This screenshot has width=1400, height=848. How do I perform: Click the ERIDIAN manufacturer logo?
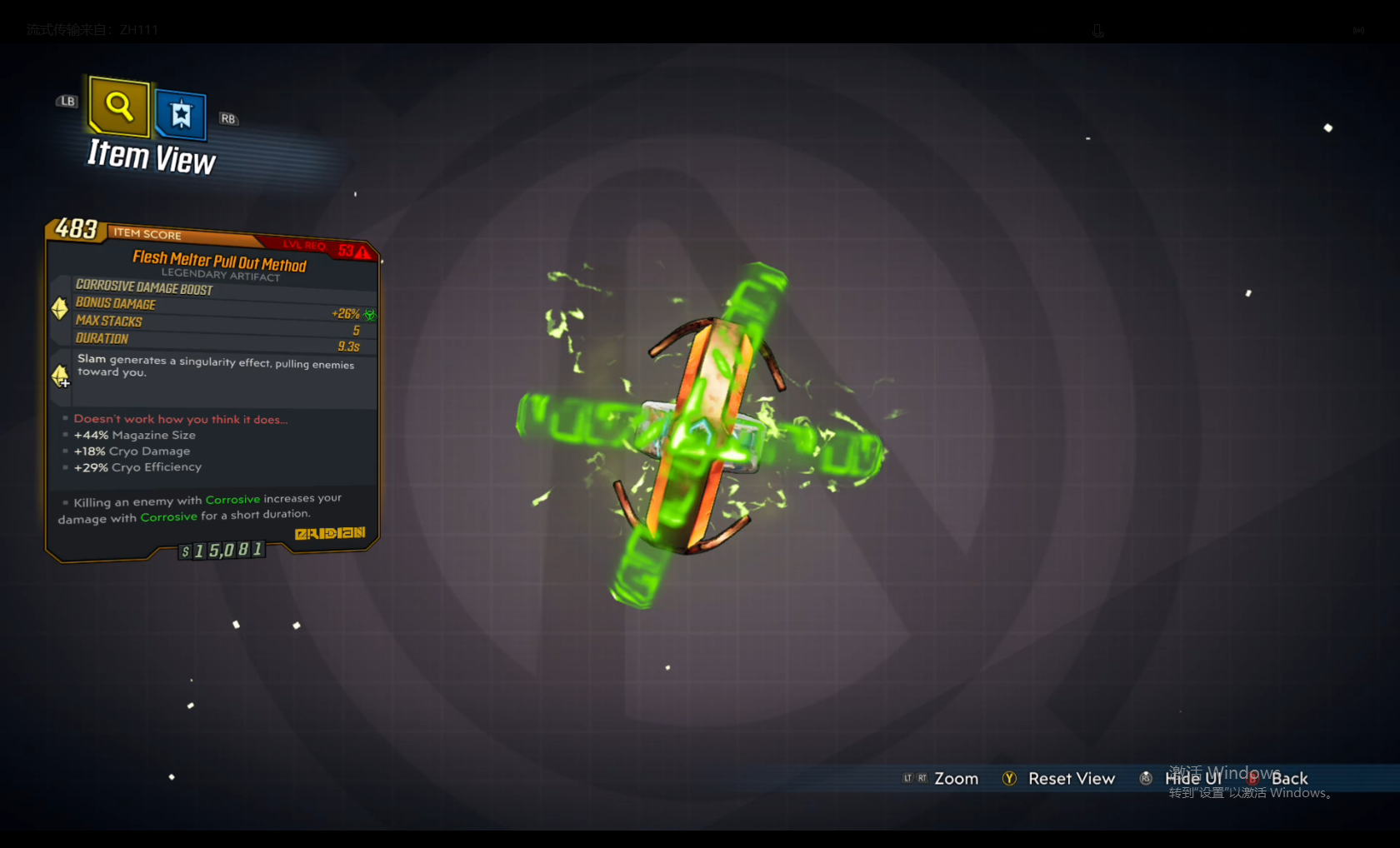[330, 532]
